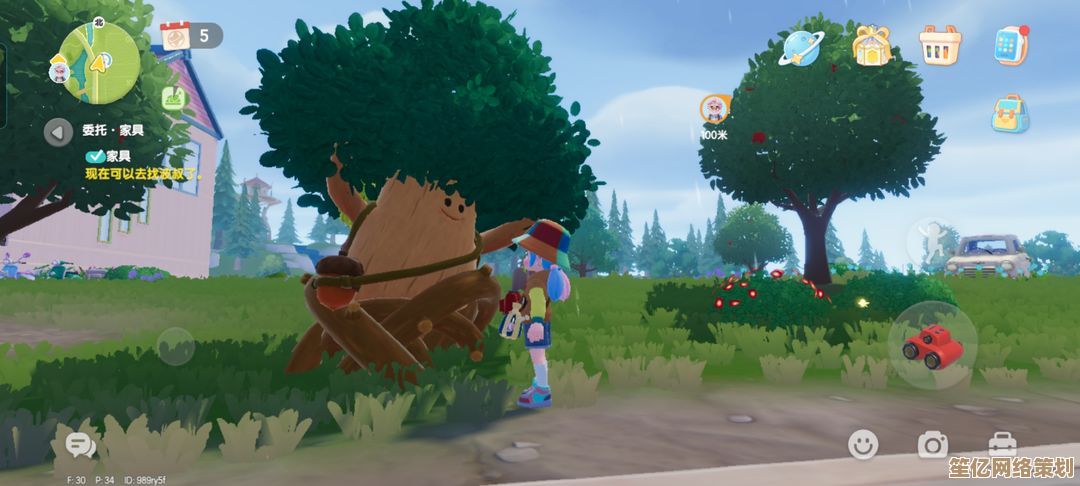Open the camera photo mode
Image resolution: width=1080 pixels, height=486 pixels.
coord(932,445)
